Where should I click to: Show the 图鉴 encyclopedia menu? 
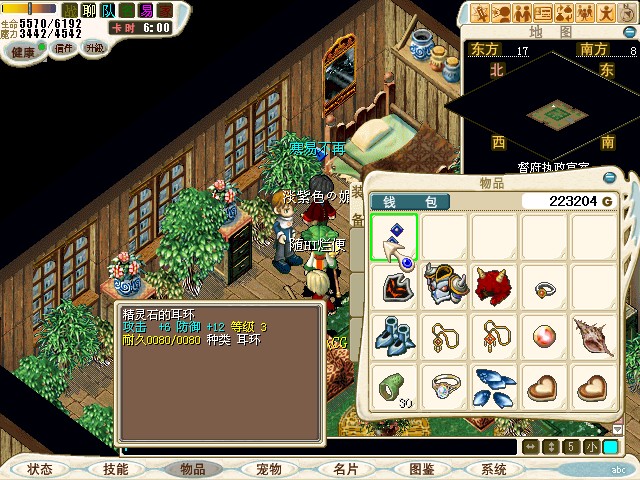point(421,469)
